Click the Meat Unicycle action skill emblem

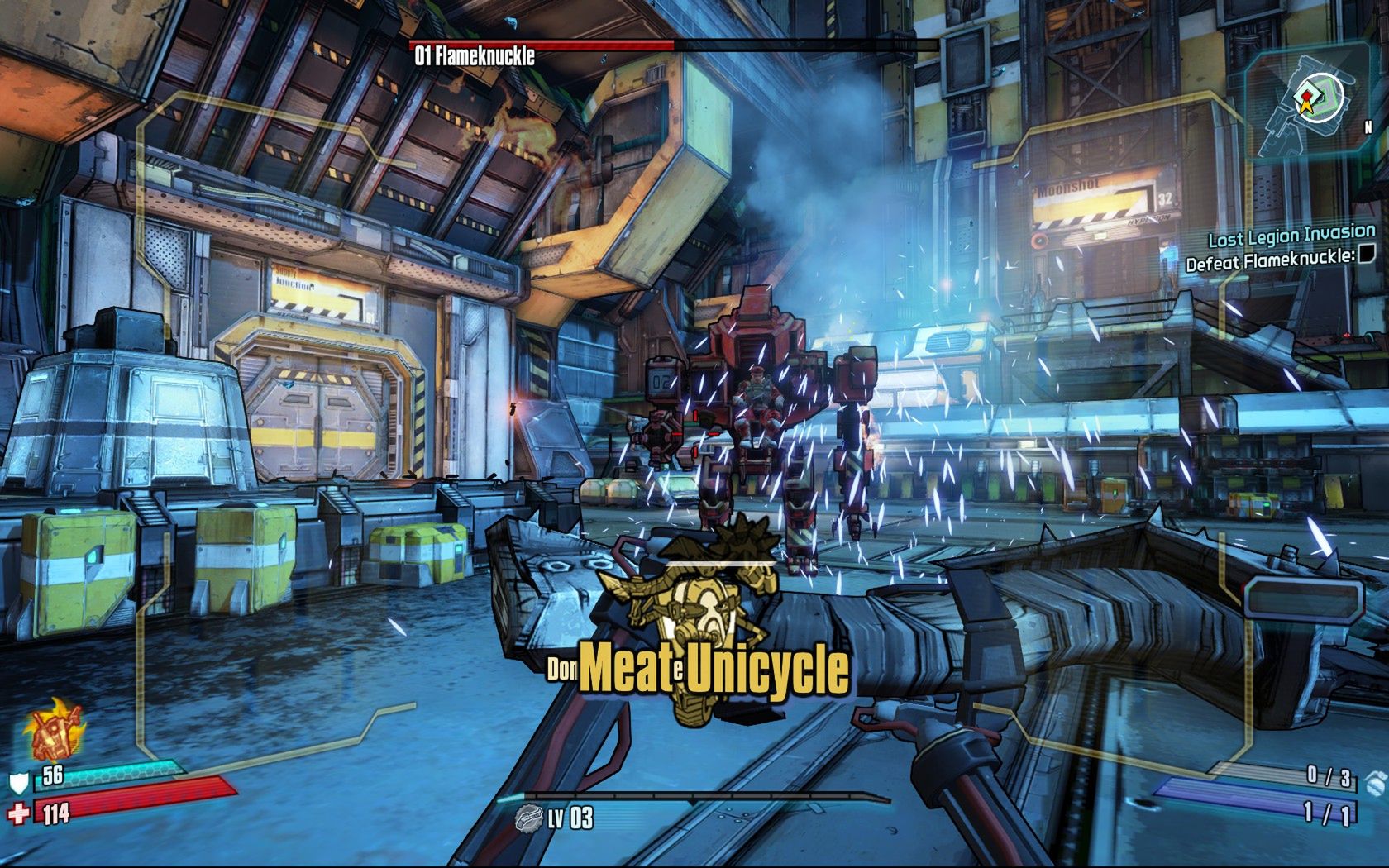click(702, 620)
